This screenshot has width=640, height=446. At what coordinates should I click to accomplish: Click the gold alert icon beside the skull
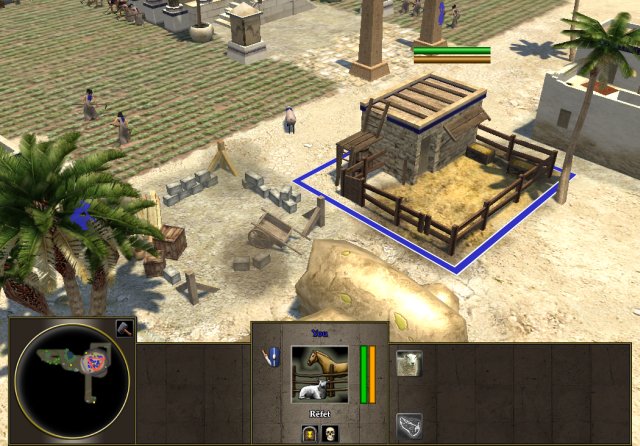coord(309,433)
